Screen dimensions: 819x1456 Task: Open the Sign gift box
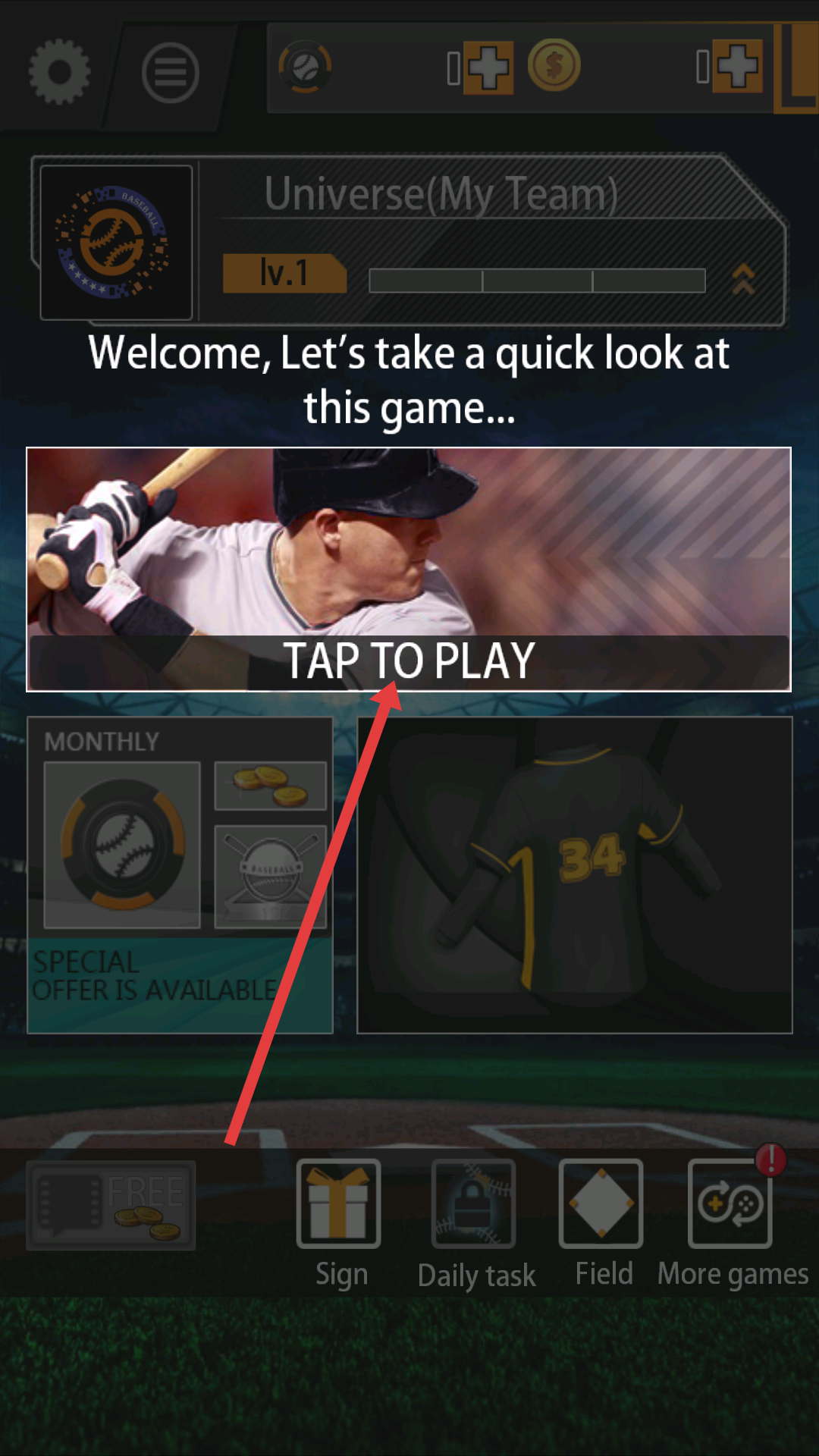[x=338, y=1204]
